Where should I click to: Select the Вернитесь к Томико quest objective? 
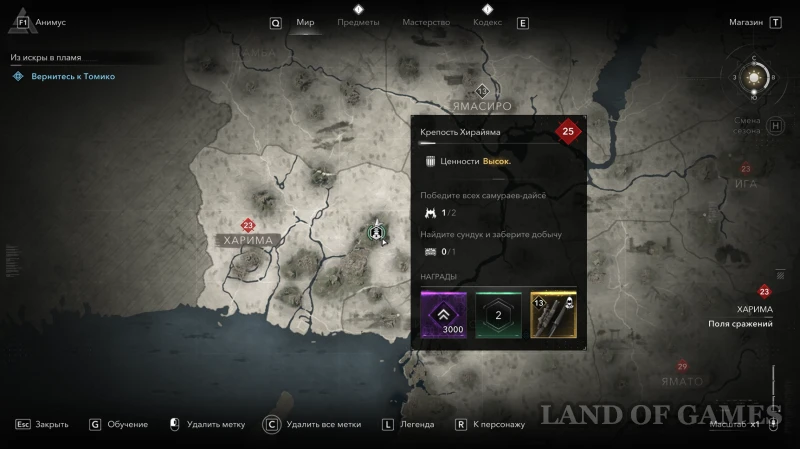(71, 76)
